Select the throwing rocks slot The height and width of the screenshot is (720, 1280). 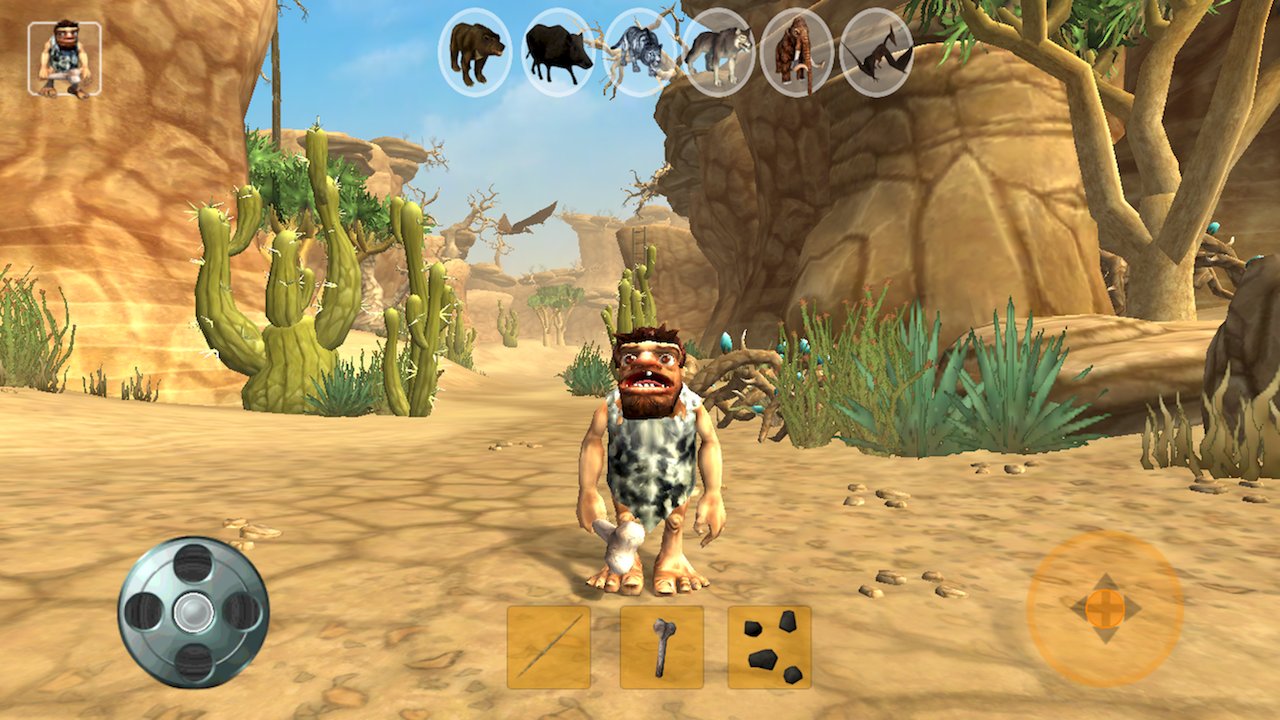769,647
